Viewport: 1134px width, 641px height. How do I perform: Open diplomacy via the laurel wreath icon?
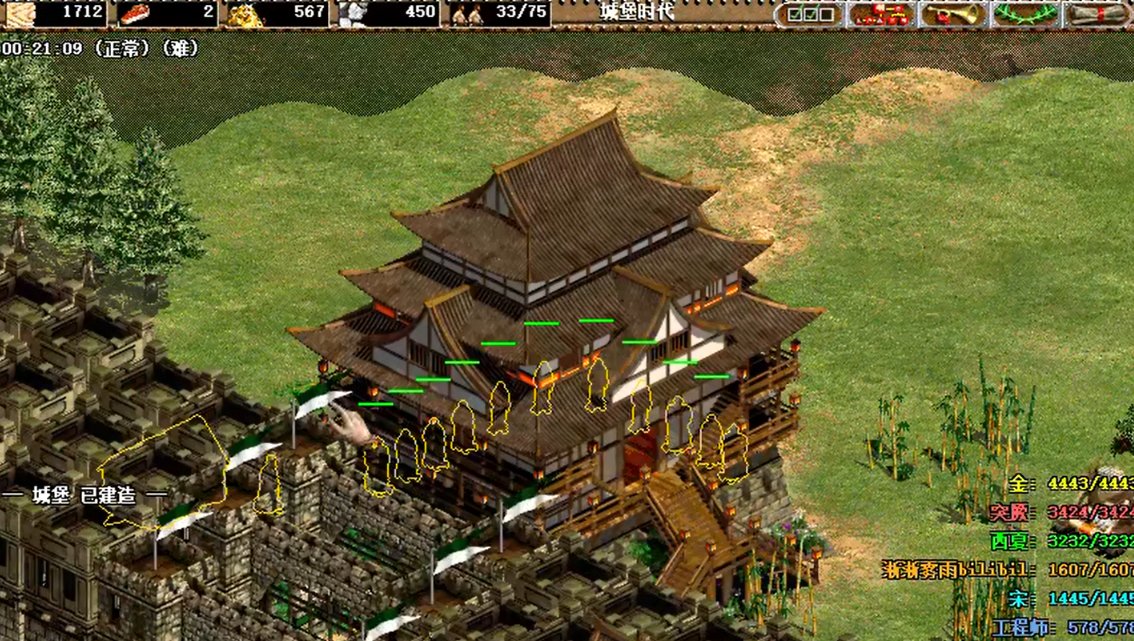coord(1023,14)
